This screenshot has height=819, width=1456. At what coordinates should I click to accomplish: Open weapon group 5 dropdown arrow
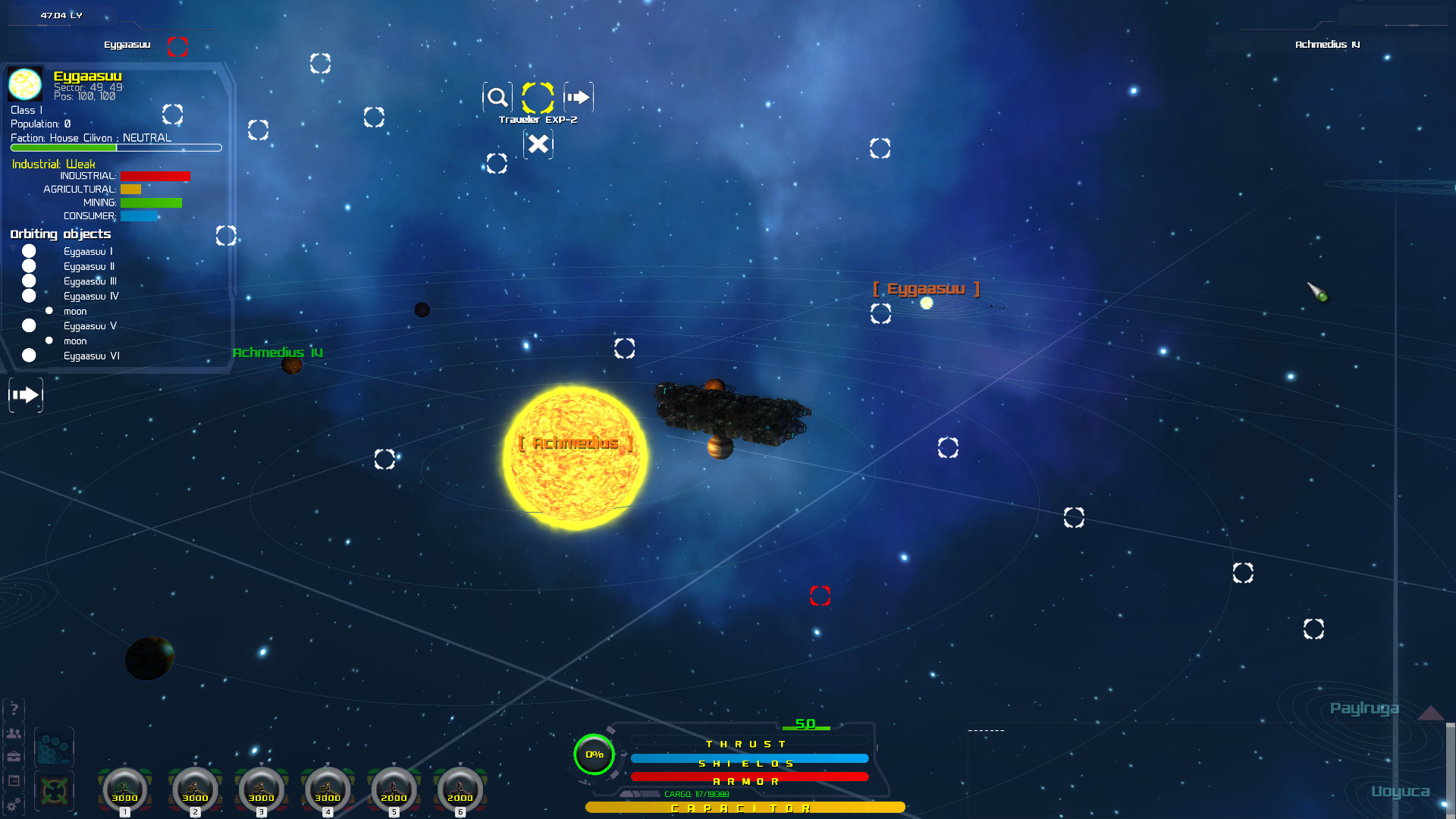point(394,764)
